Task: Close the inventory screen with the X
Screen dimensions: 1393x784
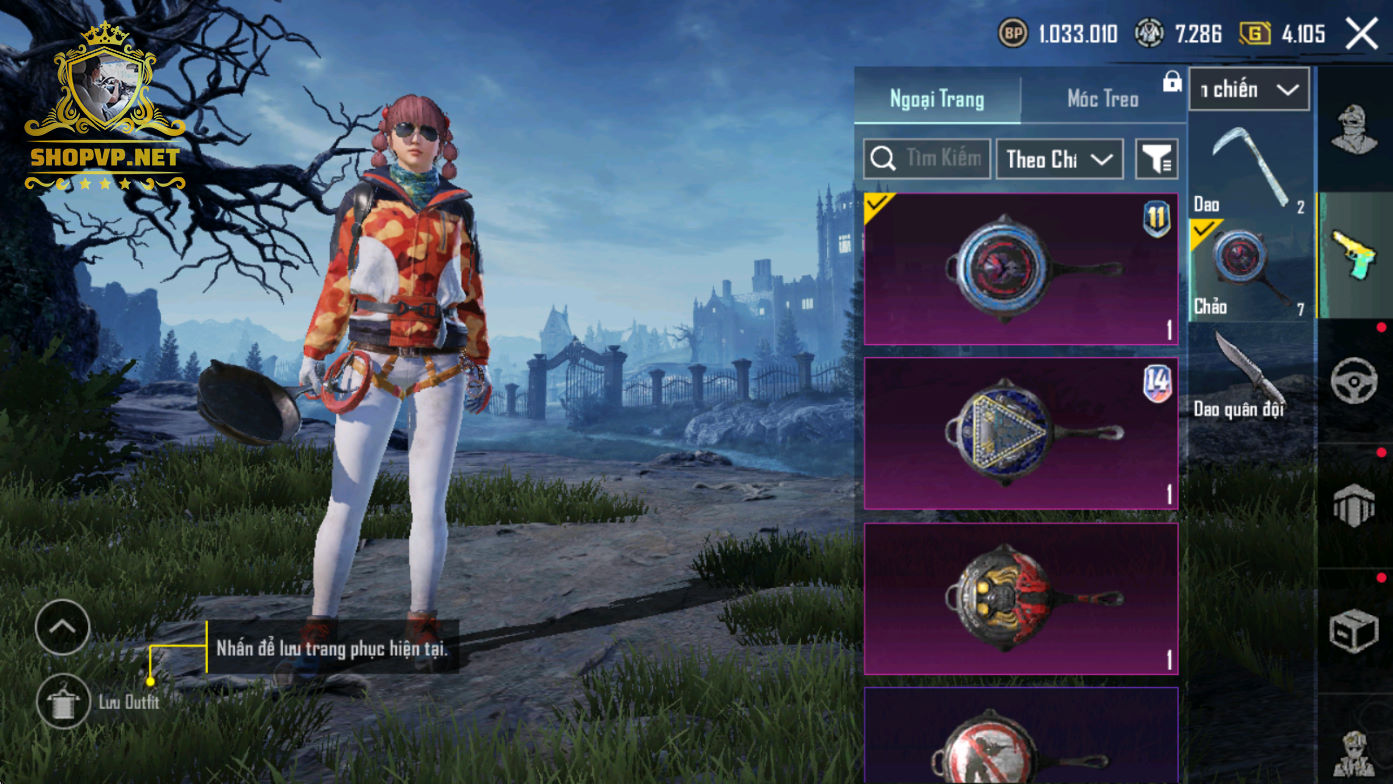Action: pos(1362,34)
